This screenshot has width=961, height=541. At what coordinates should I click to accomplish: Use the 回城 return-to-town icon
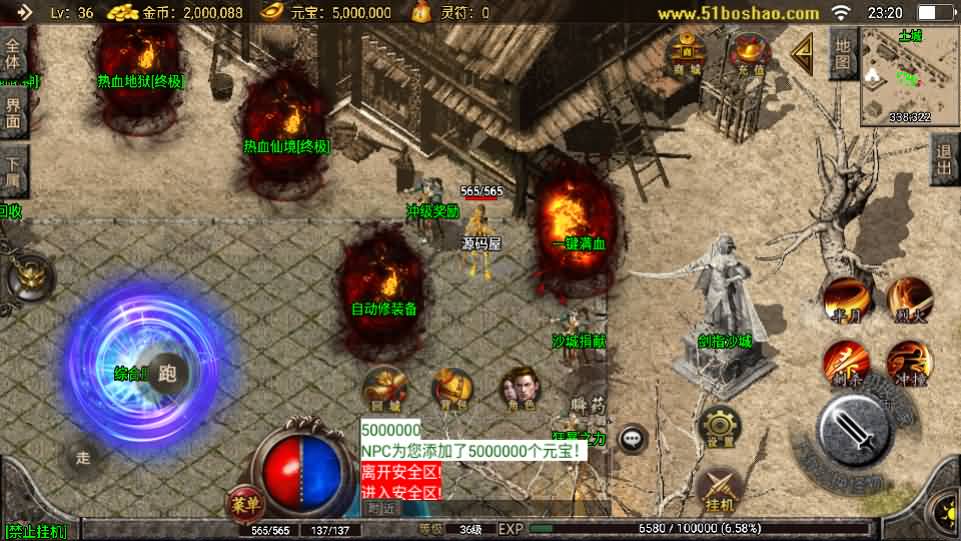pos(385,388)
